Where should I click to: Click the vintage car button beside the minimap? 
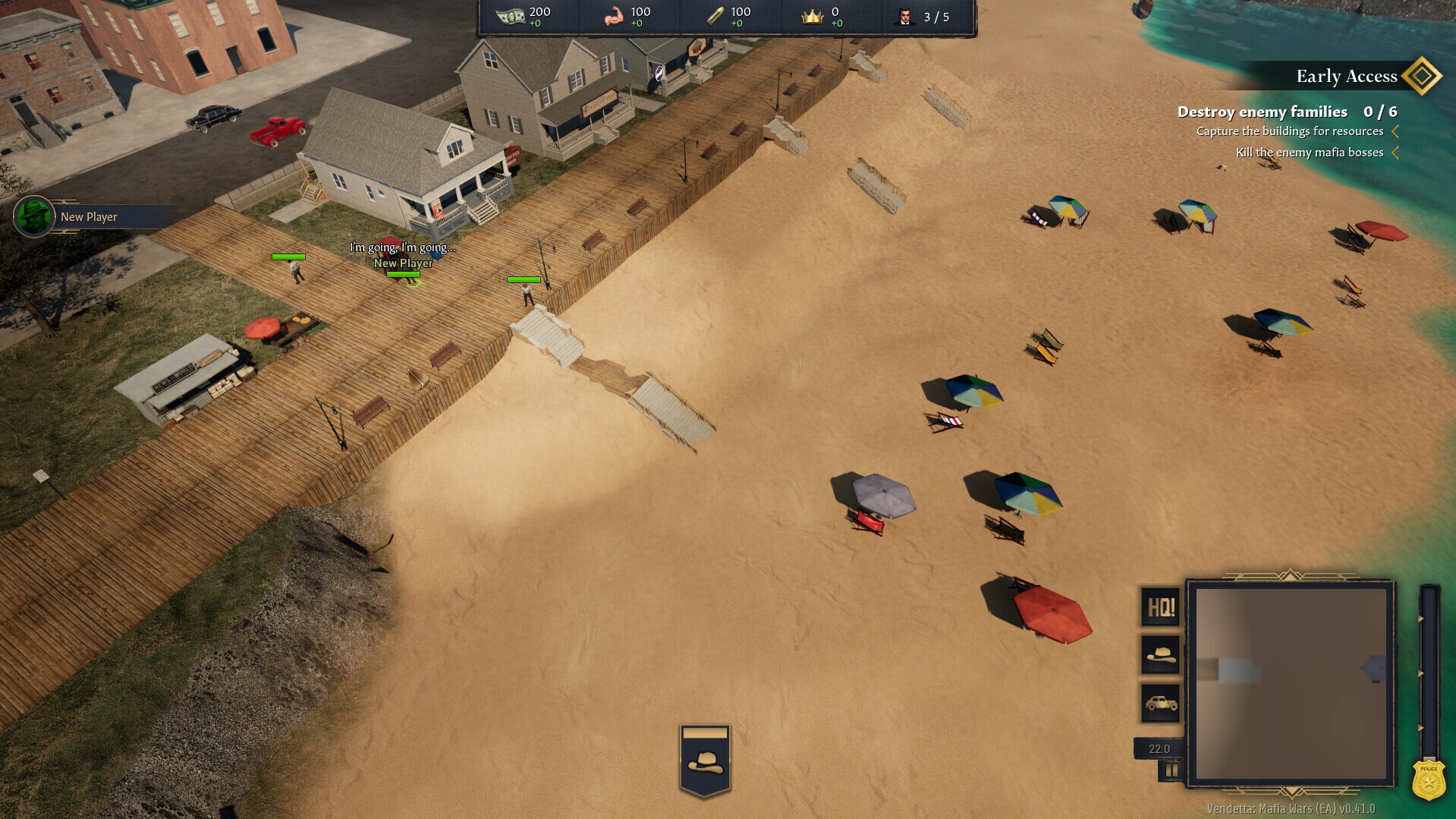pos(1161,703)
